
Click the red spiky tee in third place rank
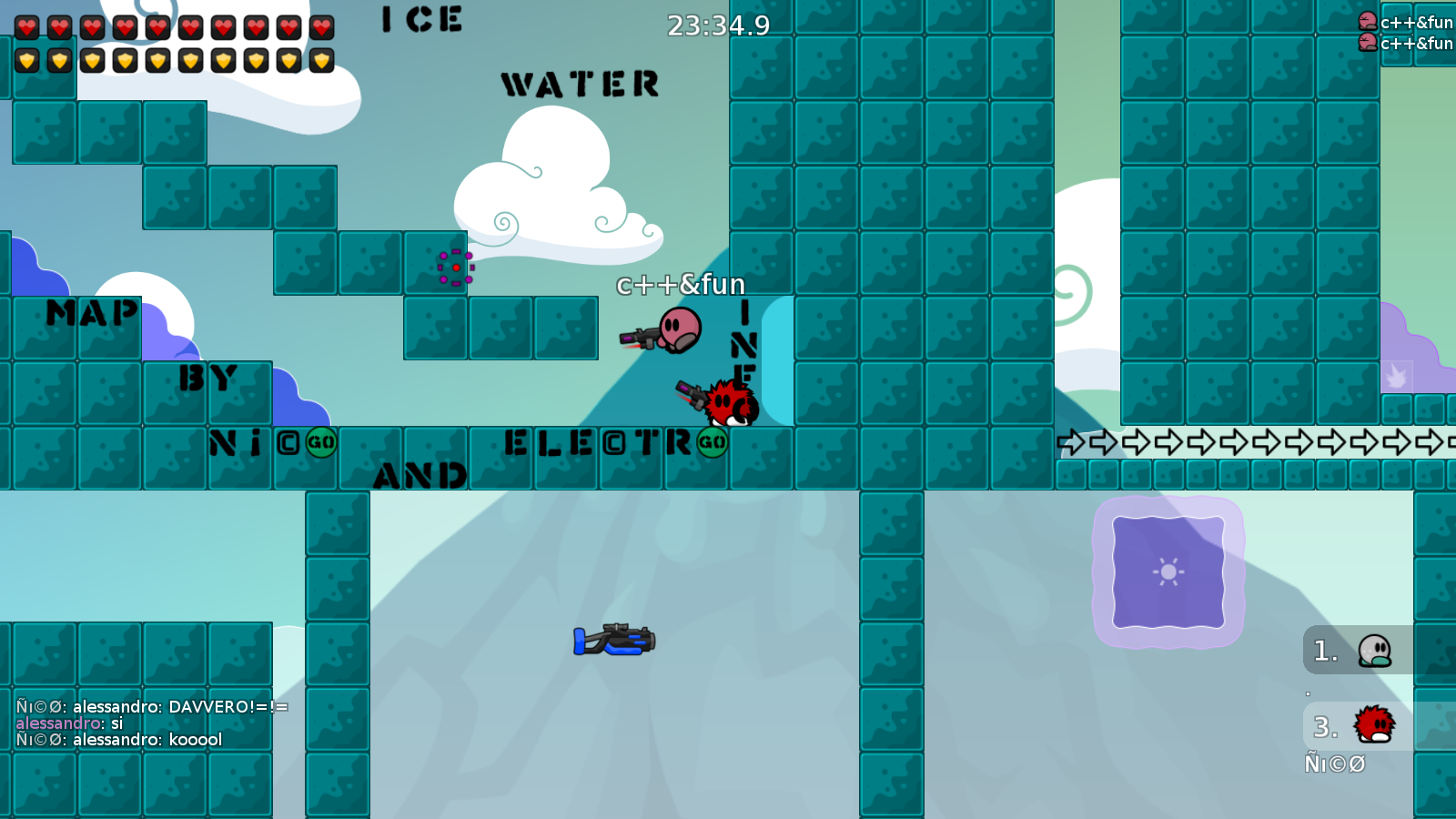(x=1376, y=725)
